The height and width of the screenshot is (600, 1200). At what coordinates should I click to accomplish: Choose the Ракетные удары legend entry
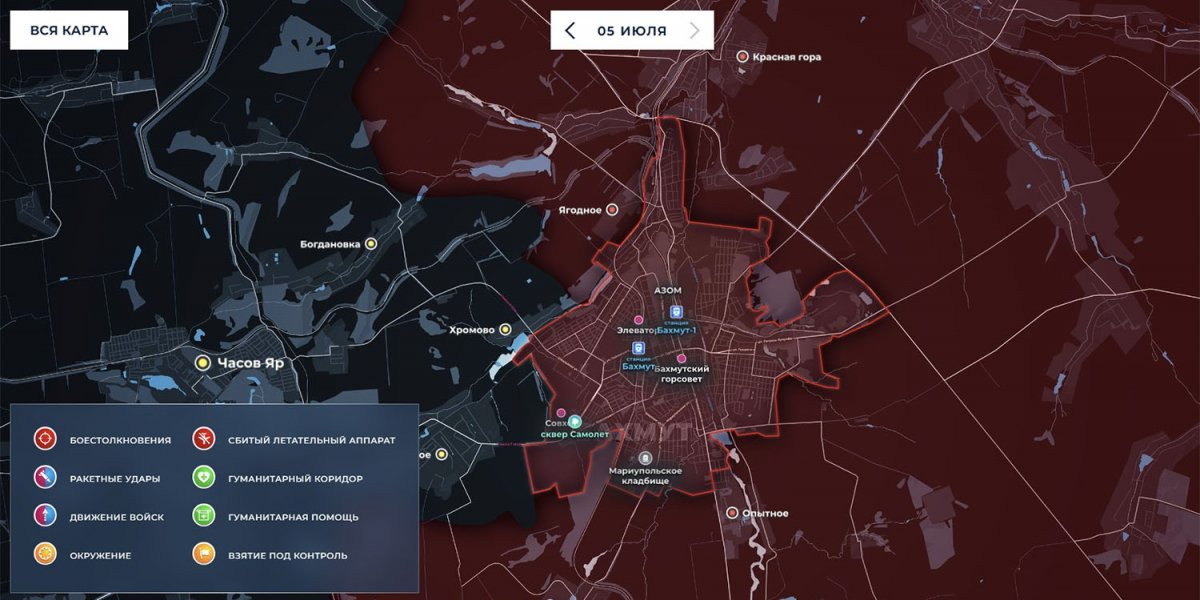46,478
